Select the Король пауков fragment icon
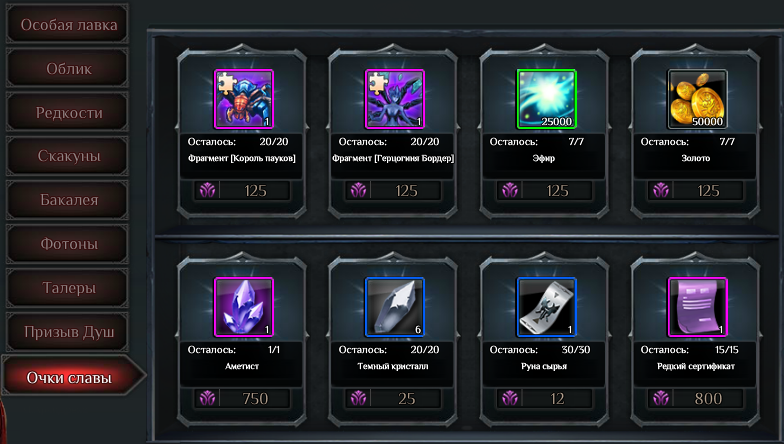784x444 pixels. pos(243,99)
